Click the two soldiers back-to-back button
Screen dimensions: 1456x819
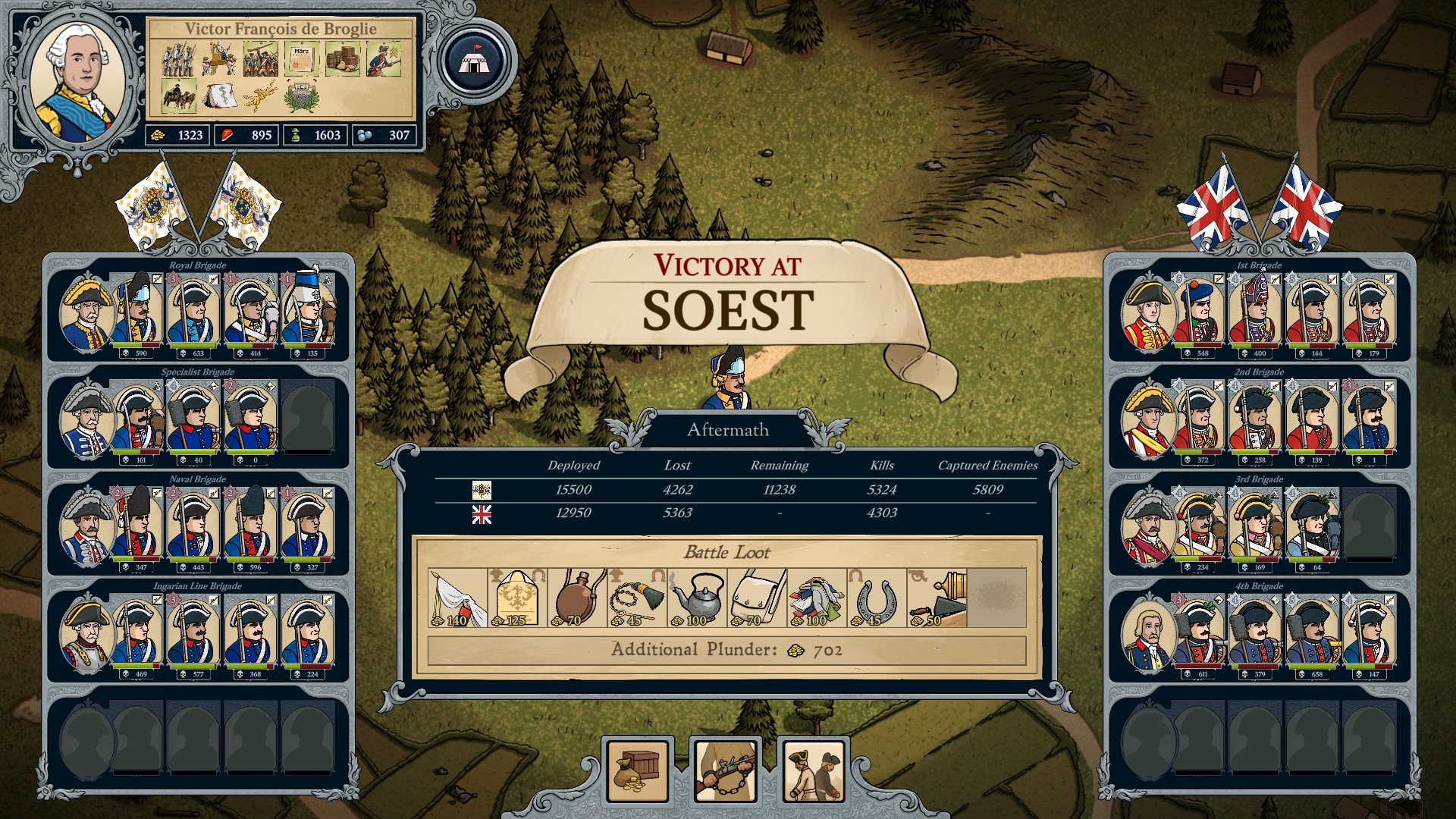click(814, 771)
